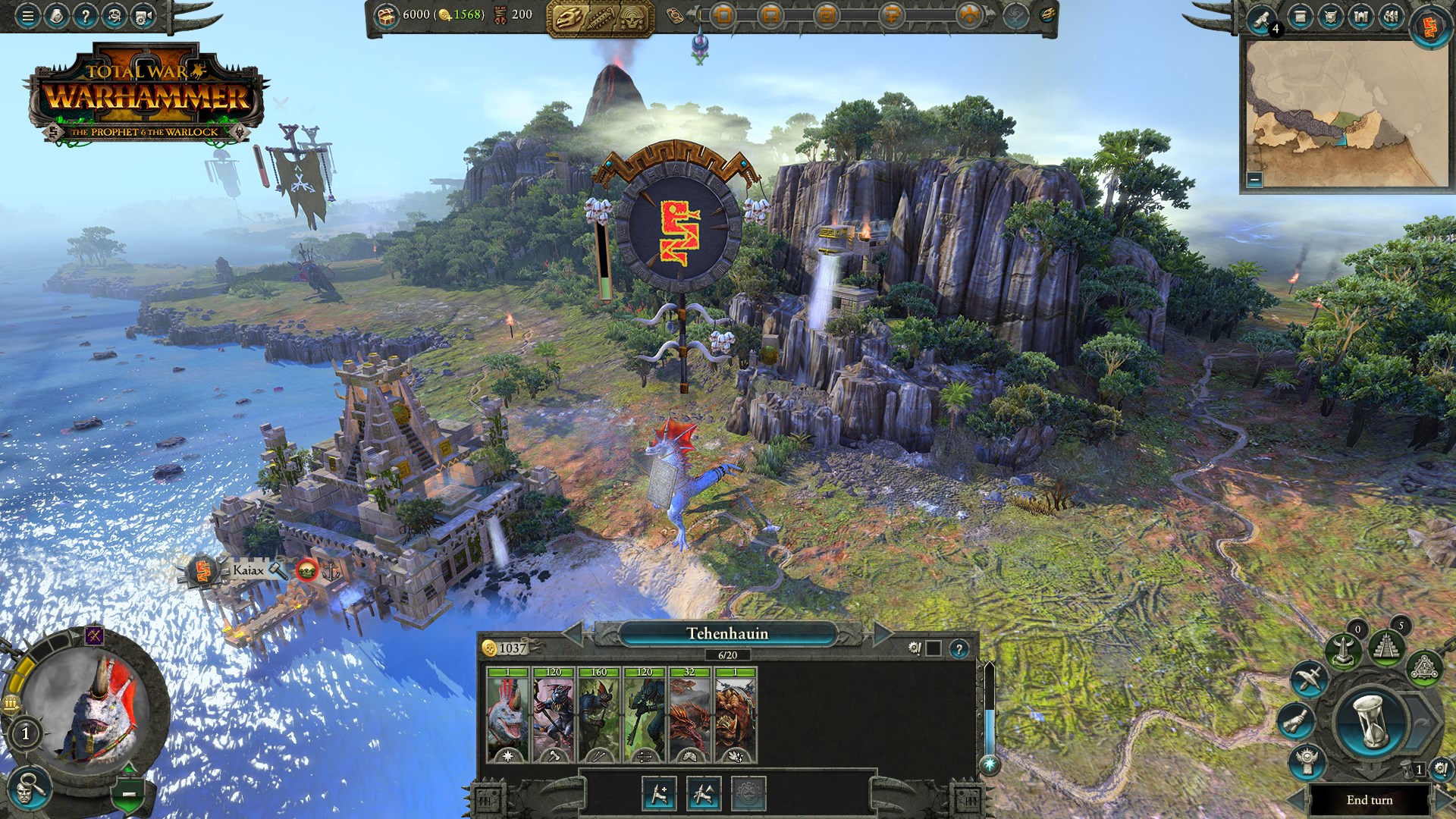
Task: Open the treasury chest icon
Action: point(388,14)
